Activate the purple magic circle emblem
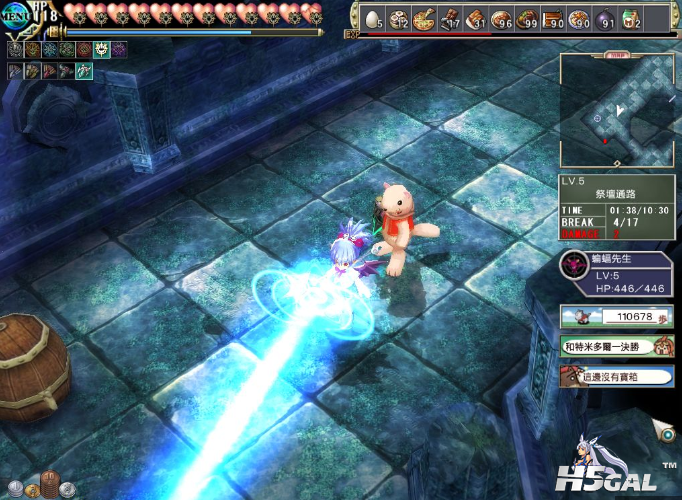This screenshot has height=500, width=682. coord(119,49)
